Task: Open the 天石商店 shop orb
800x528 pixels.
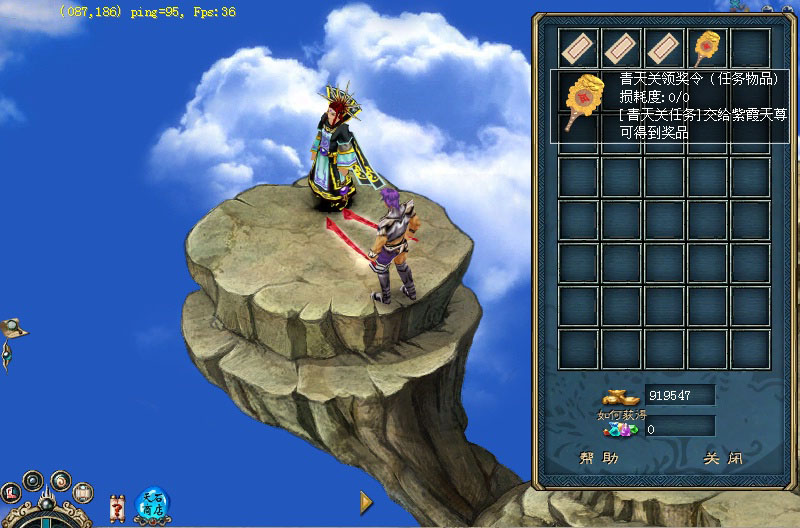Action: point(153,503)
